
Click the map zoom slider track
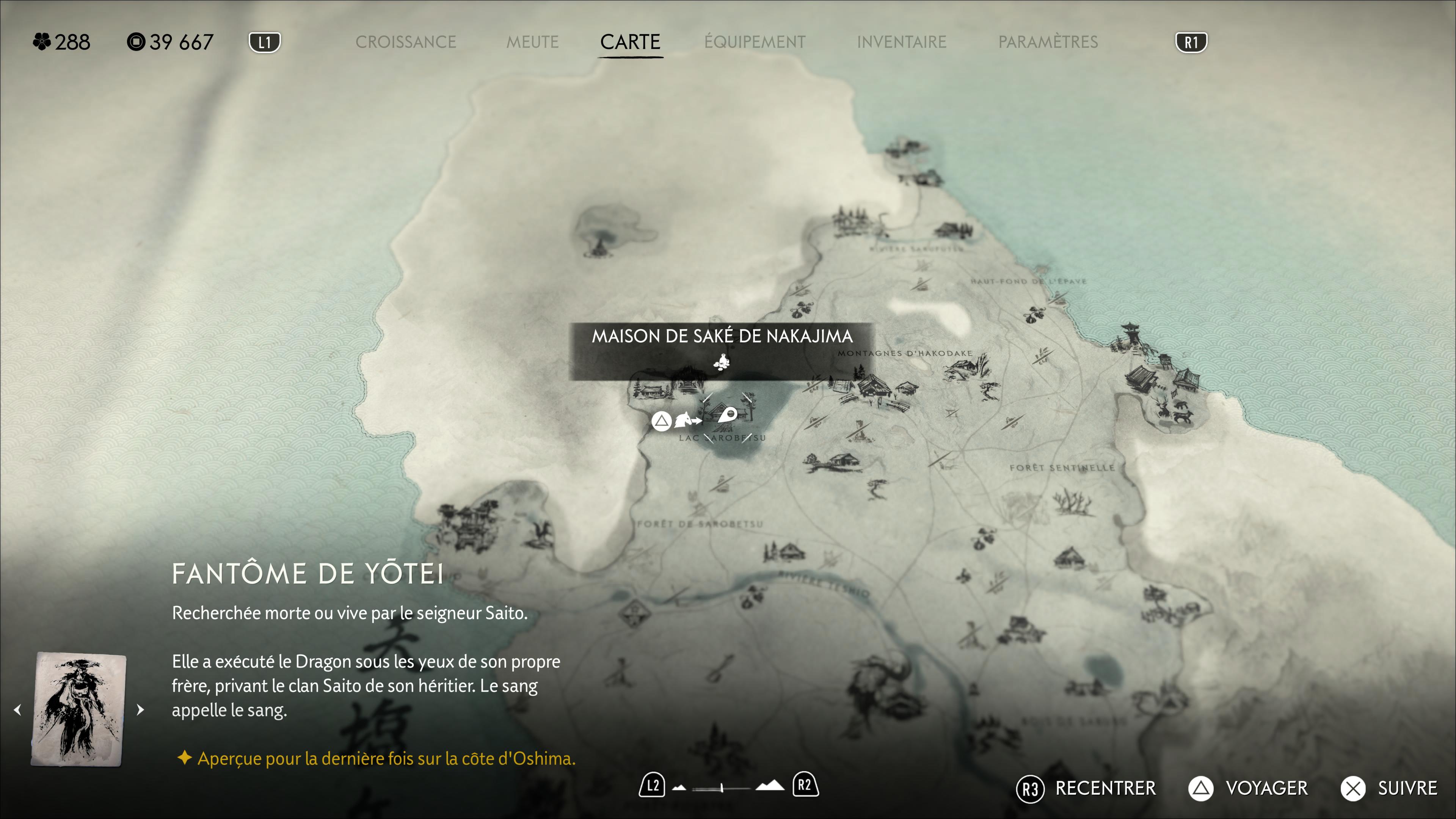tap(721, 788)
